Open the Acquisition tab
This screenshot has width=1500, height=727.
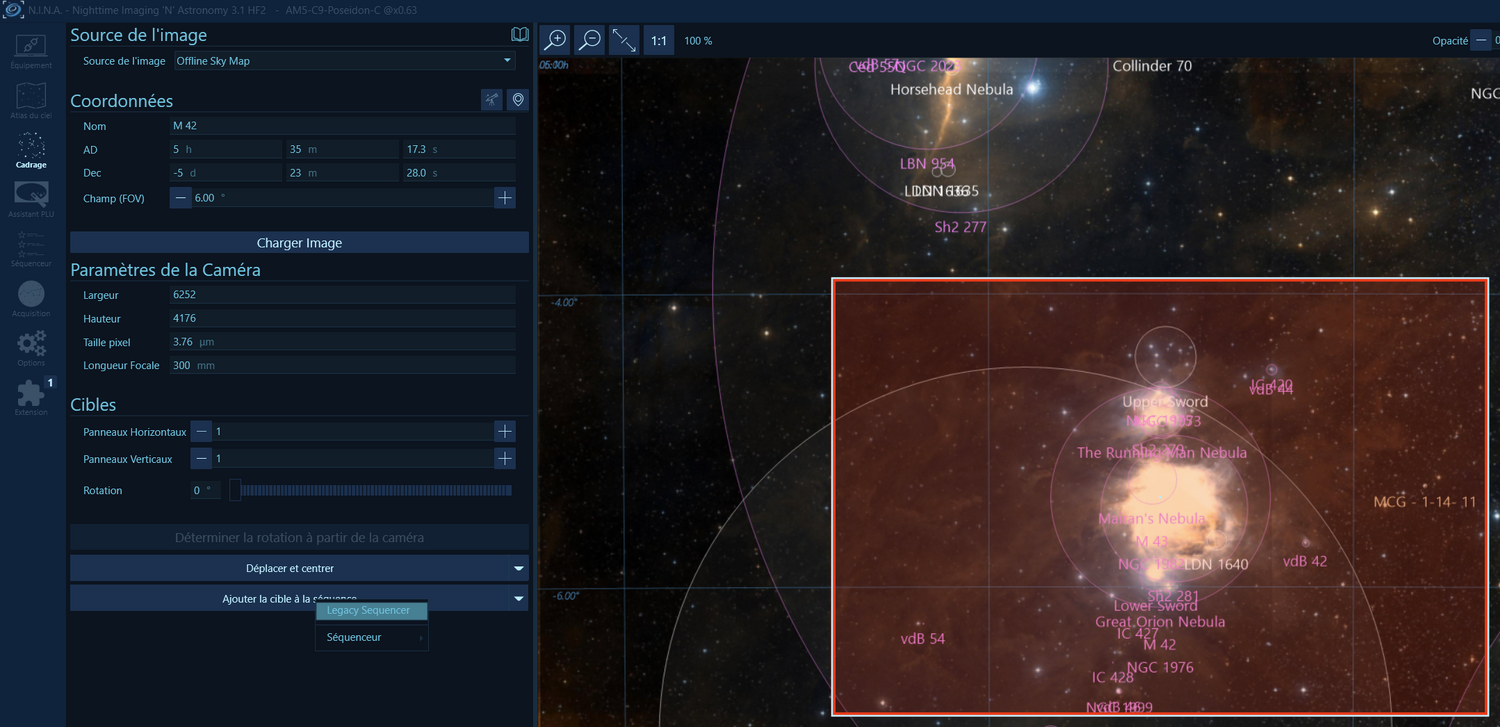pos(31,299)
